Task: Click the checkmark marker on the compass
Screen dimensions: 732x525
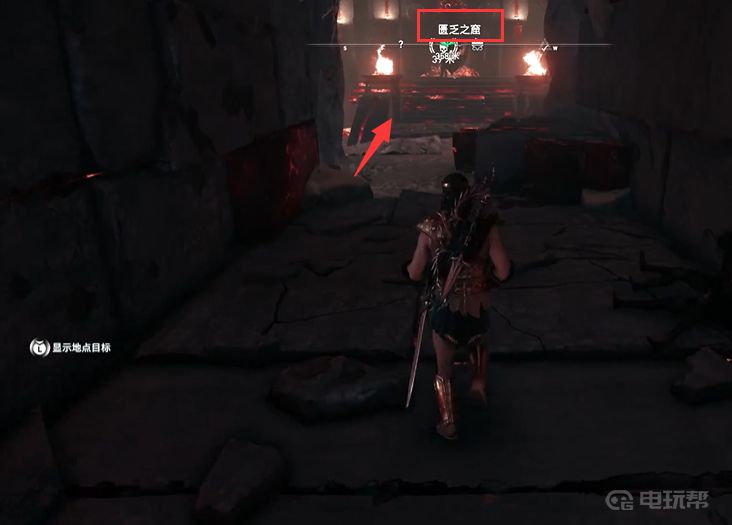Action: coord(546,44)
